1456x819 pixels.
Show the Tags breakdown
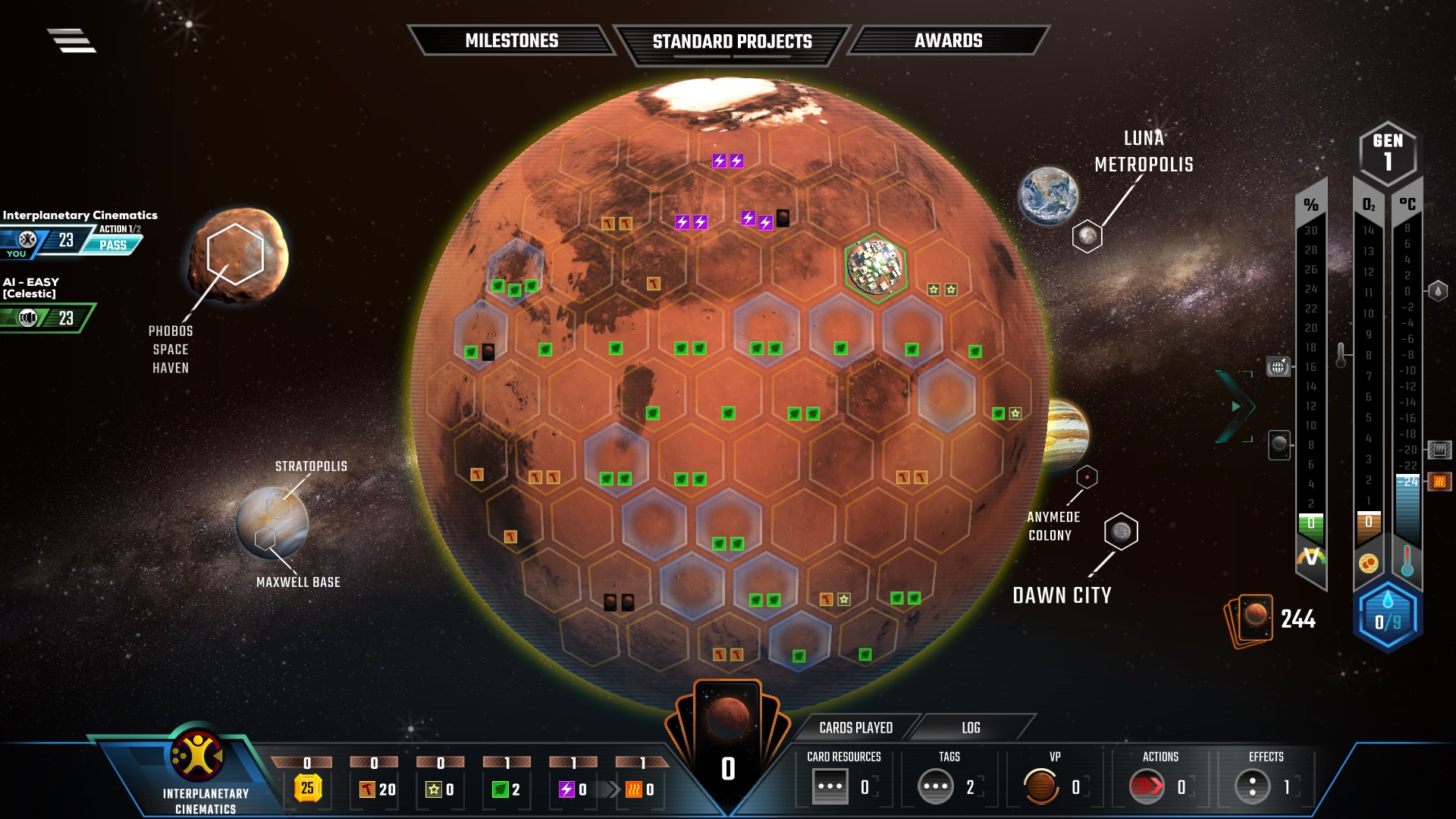[935, 786]
